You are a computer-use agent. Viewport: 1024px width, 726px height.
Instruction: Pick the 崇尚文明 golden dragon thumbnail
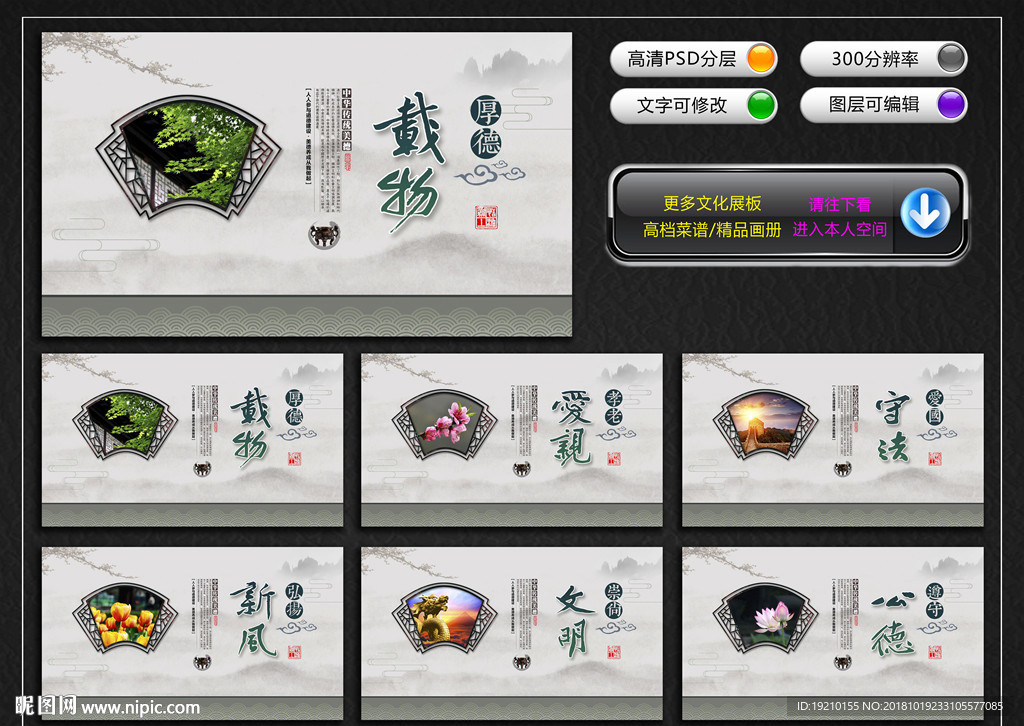pyautogui.click(x=512, y=632)
